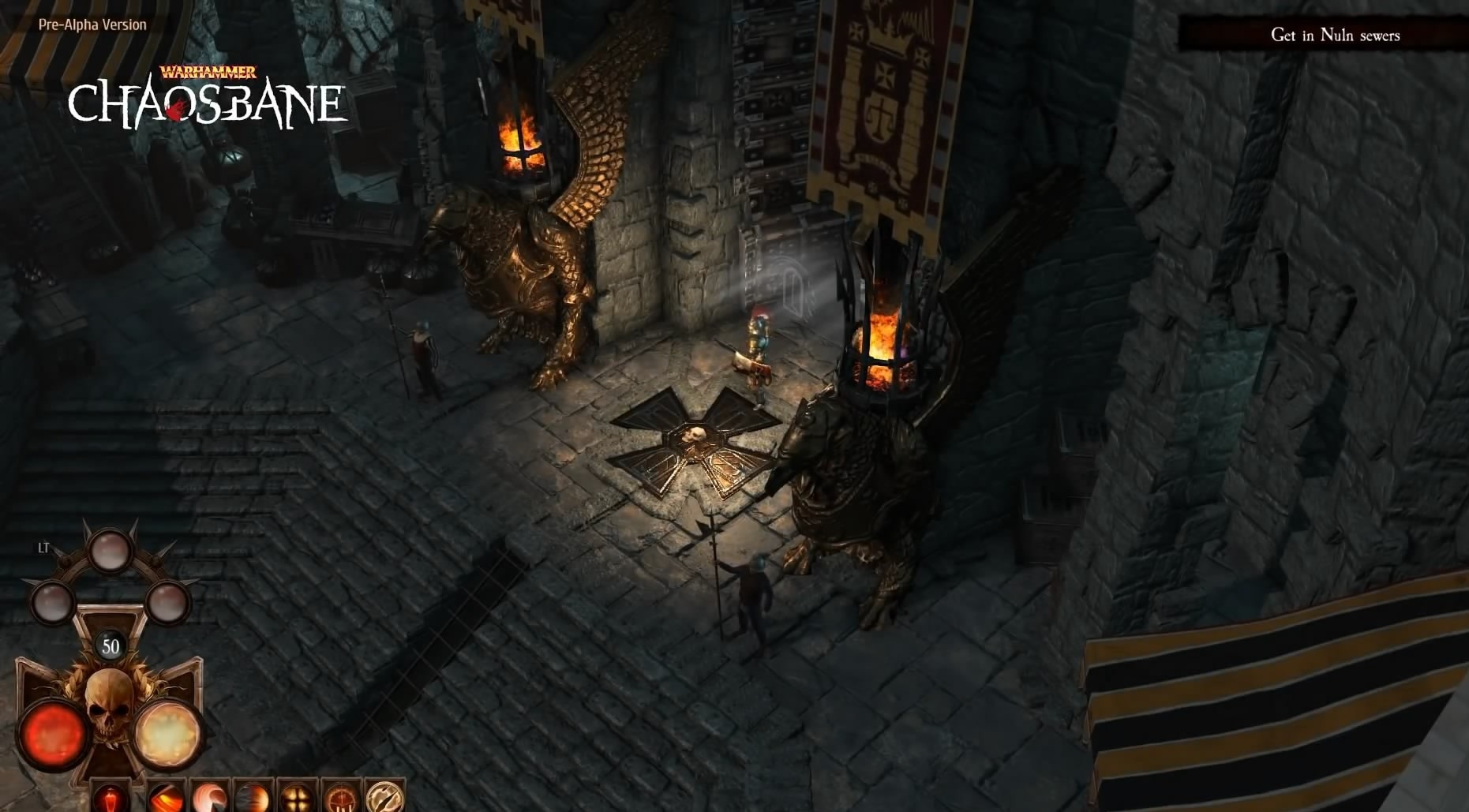Cast the red circular banner skill
The image size is (1469, 812).
point(342,797)
